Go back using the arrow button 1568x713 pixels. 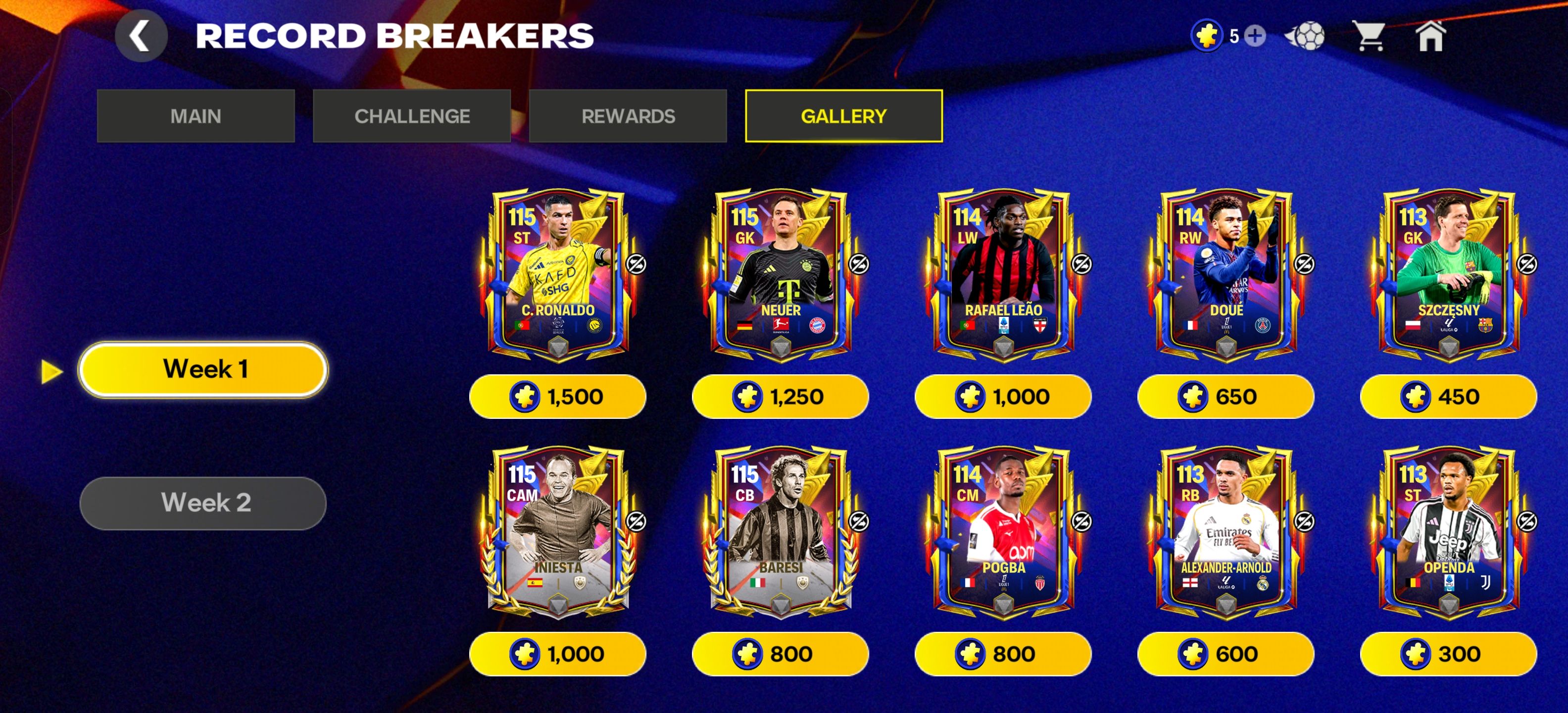point(141,36)
